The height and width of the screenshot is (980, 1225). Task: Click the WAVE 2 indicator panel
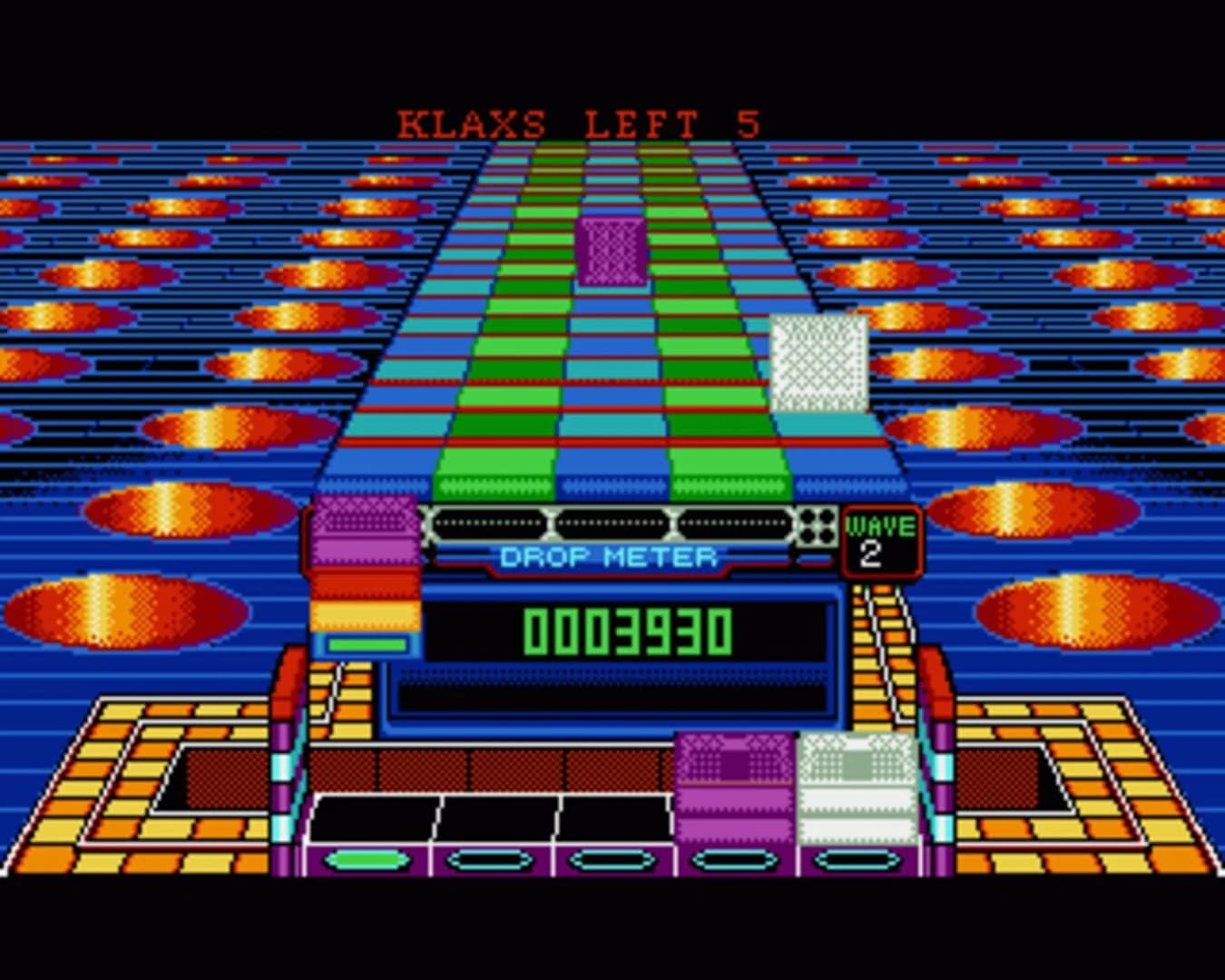tap(878, 539)
